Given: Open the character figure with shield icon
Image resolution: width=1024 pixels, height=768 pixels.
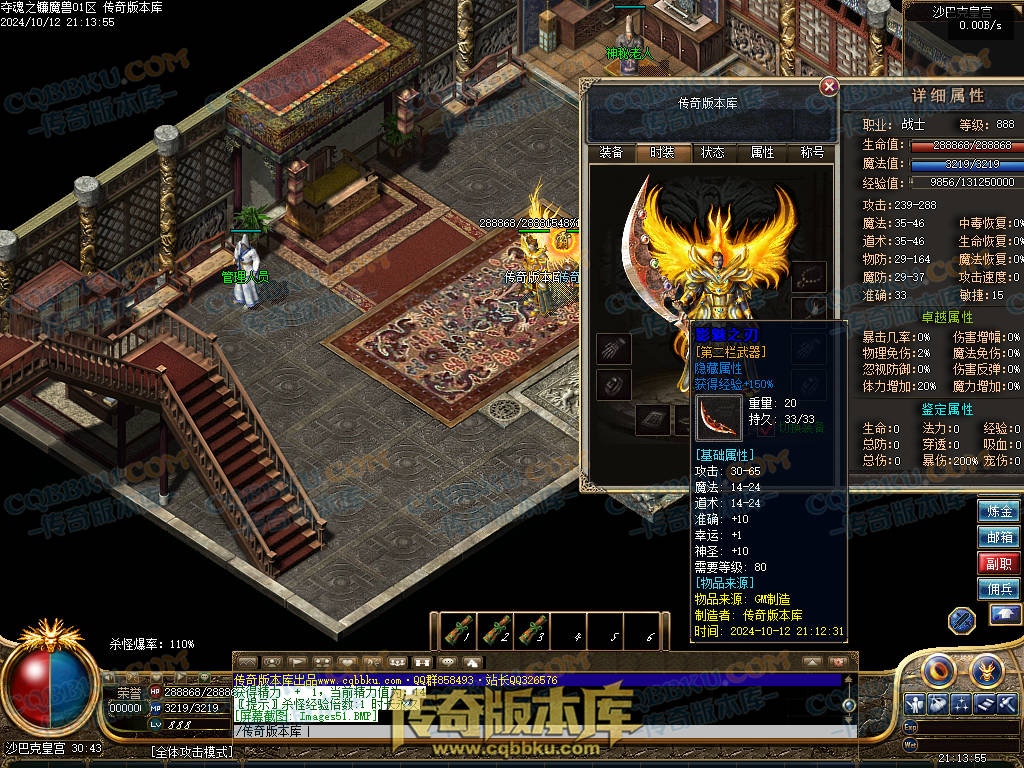Looking at the screenshot, I should coord(914,704).
